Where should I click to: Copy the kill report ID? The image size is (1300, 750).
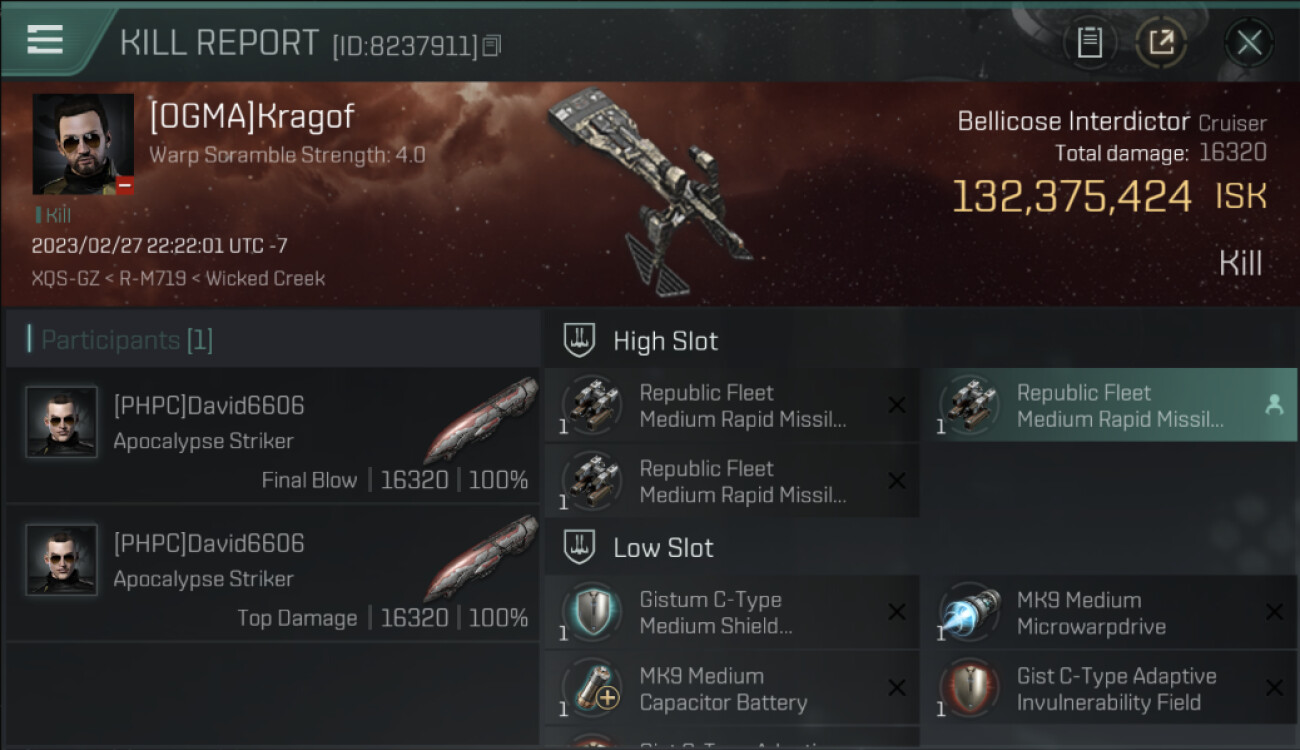(491, 45)
